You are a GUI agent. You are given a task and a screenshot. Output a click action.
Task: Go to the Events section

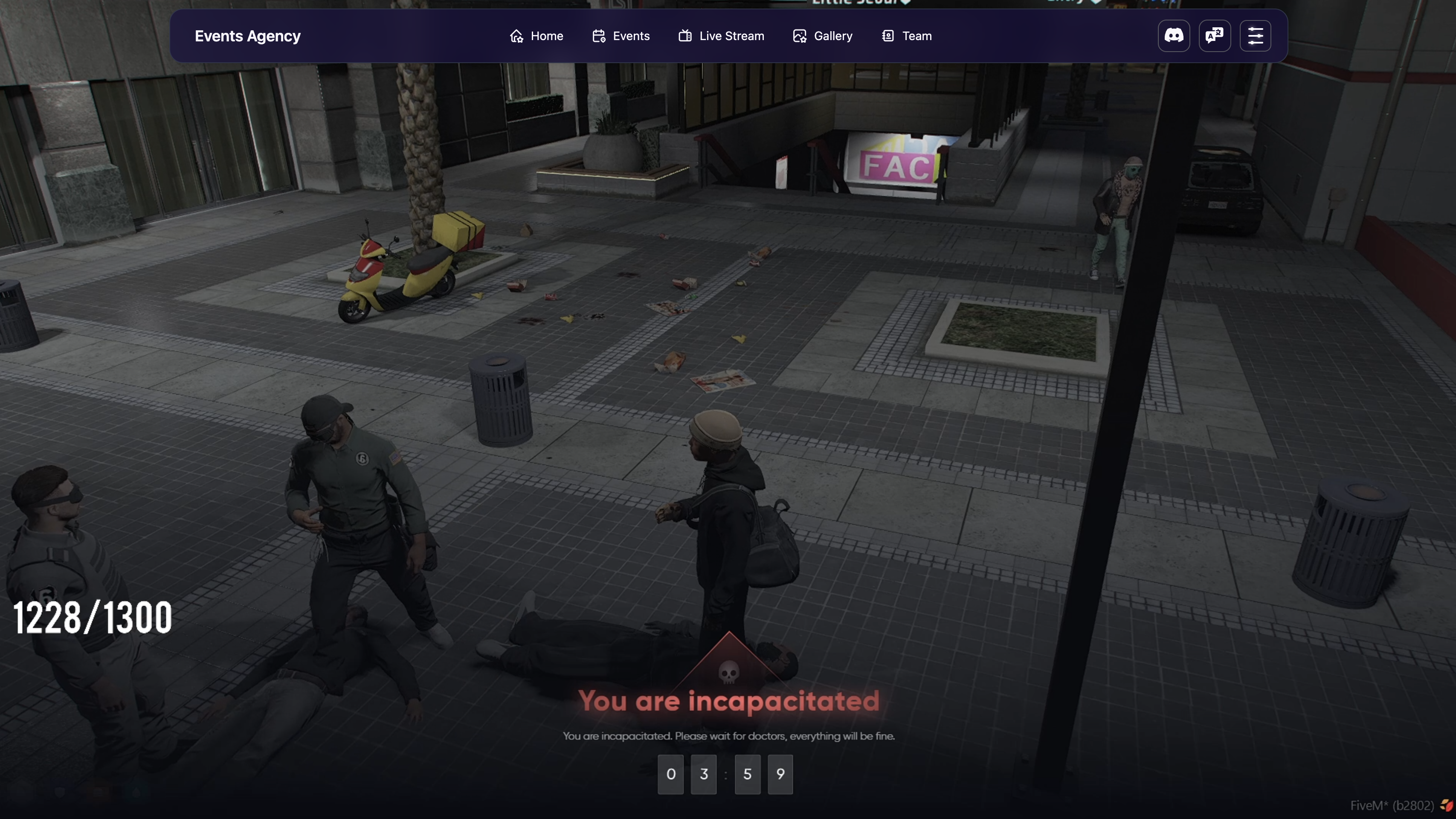click(621, 36)
